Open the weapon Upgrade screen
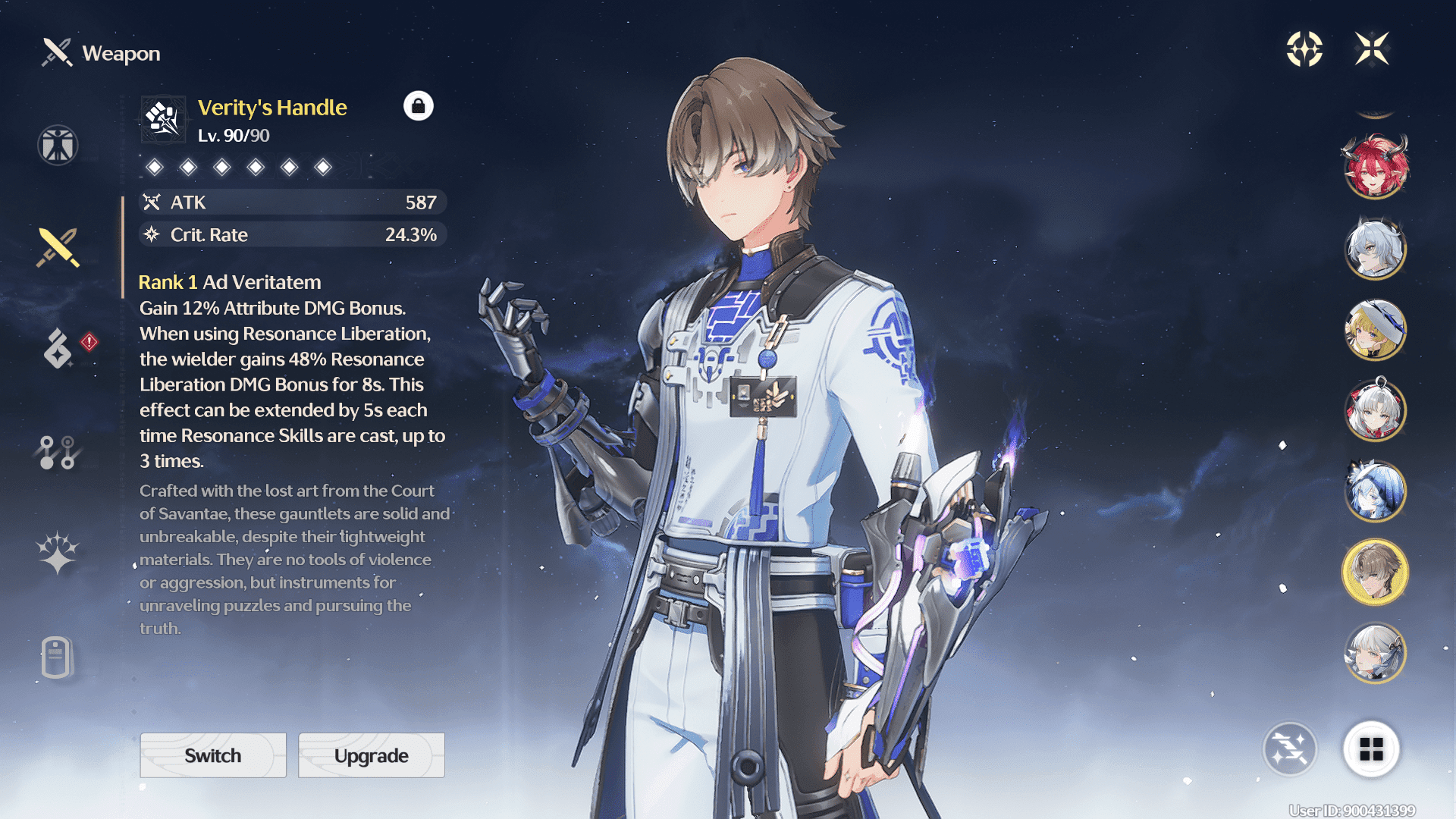This screenshot has height=819, width=1456. click(x=371, y=755)
